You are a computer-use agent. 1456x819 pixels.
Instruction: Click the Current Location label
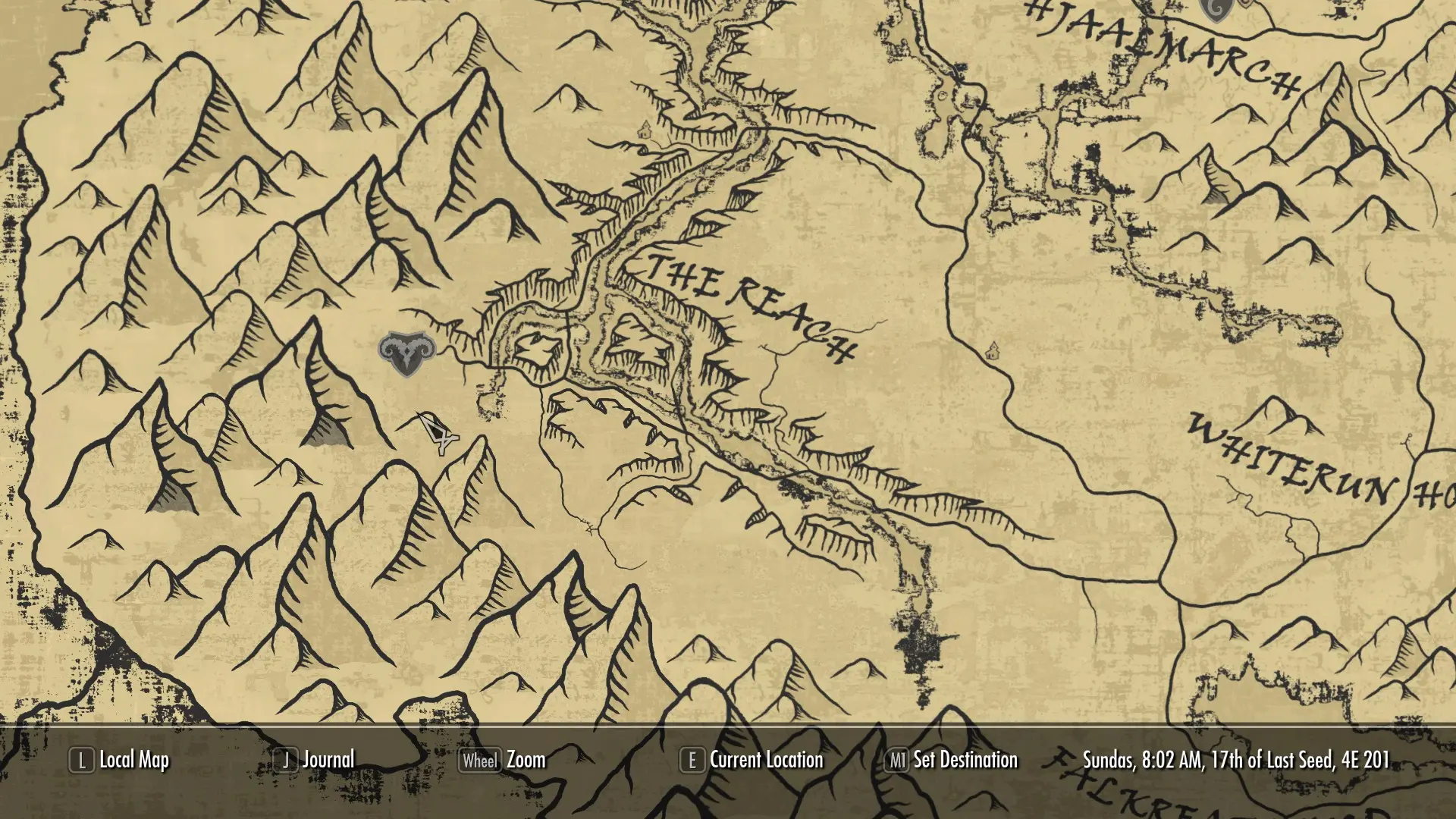click(x=766, y=759)
